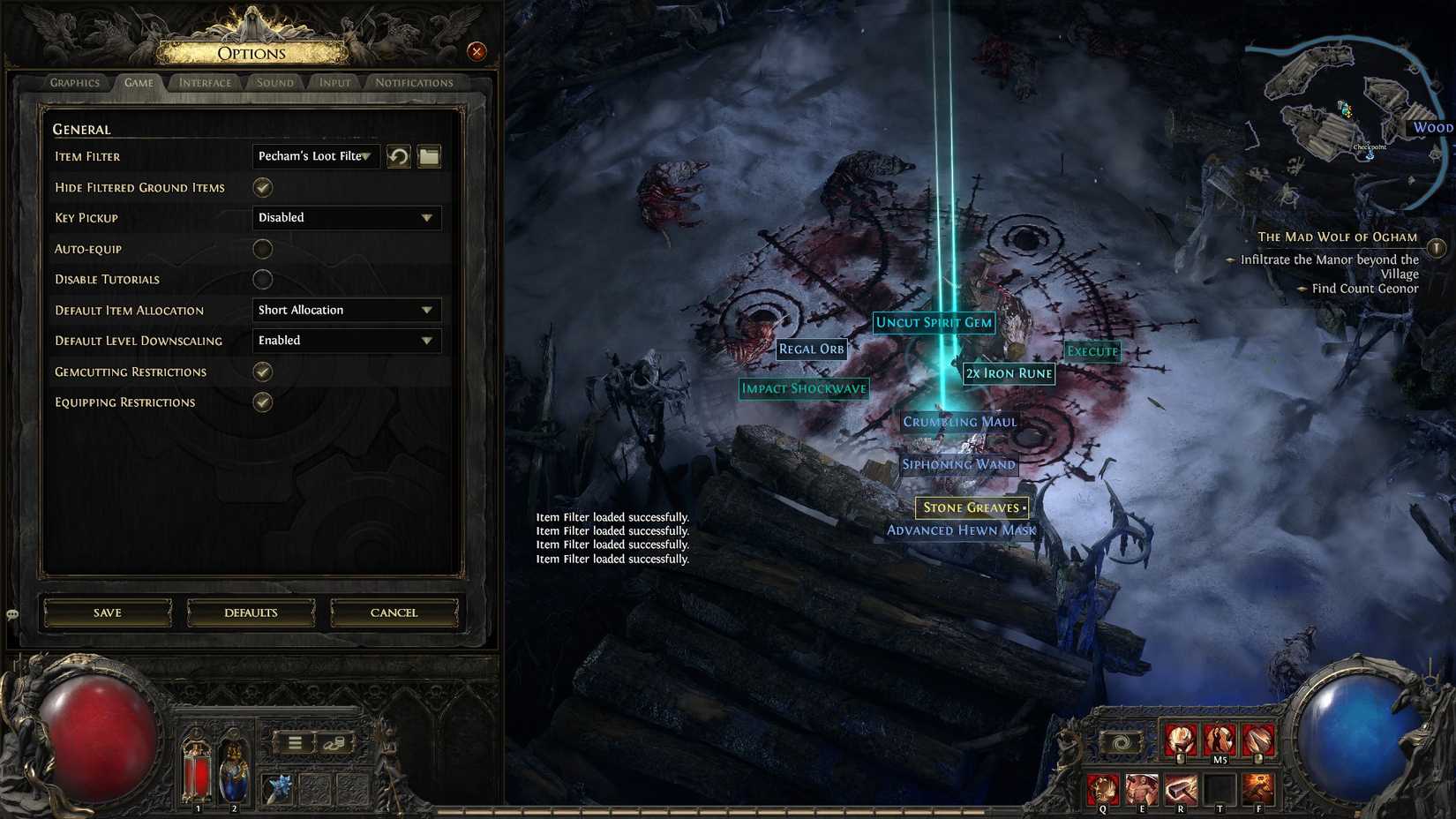Open the Sound settings tab
This screenshot has width=1456, height=819.
[274, 82]
